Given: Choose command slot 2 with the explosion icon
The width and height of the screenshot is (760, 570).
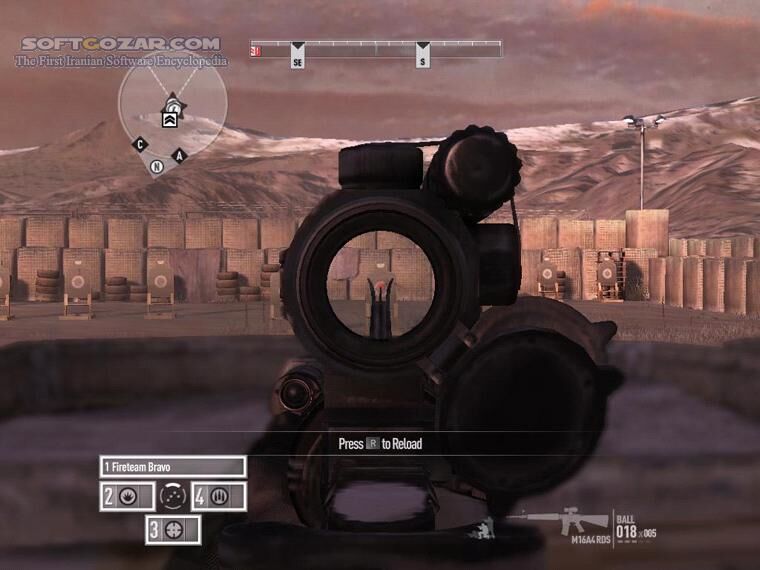Looking at the screenshot, I should (127, 496).
